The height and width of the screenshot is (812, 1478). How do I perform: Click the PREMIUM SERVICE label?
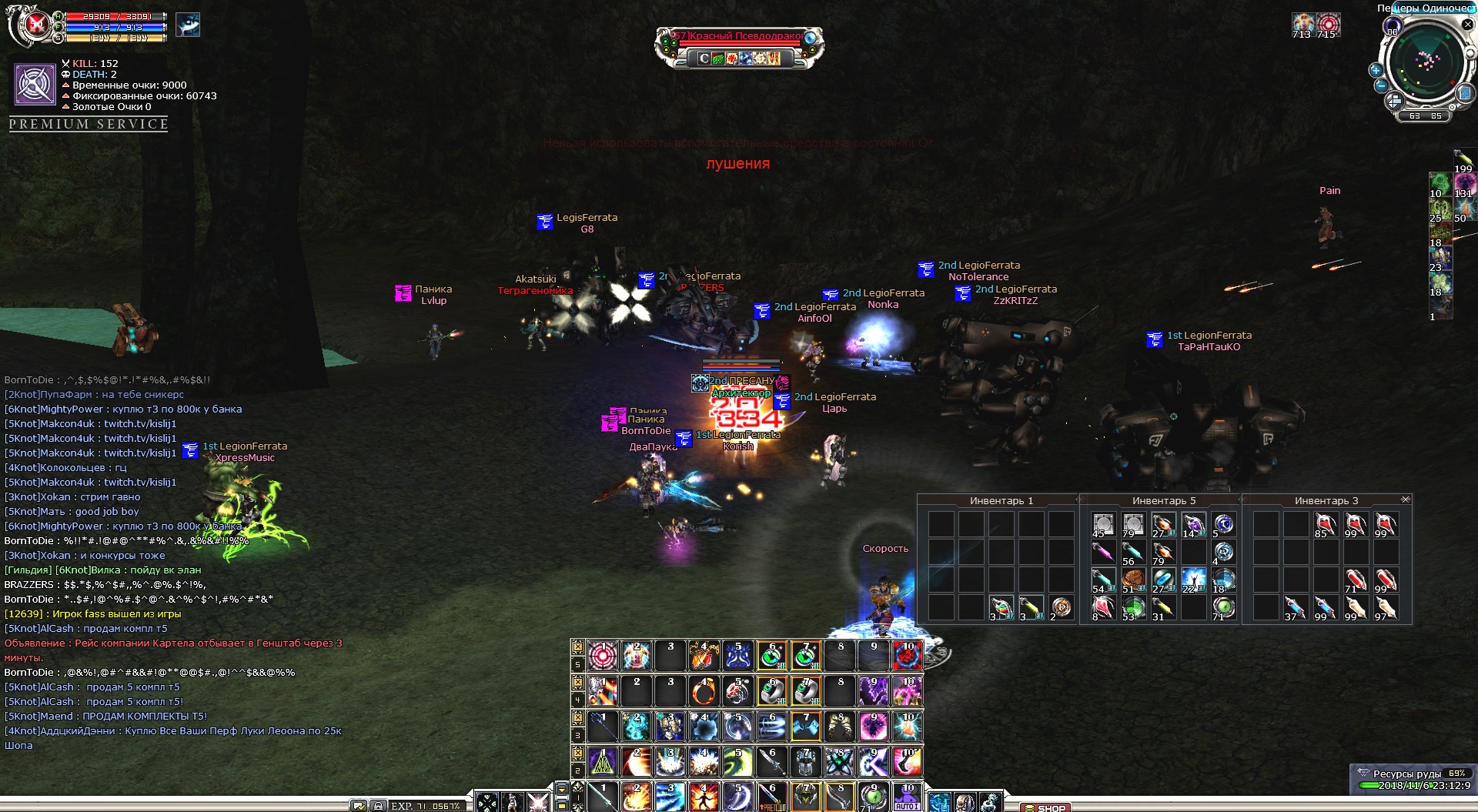coord(89,124)
